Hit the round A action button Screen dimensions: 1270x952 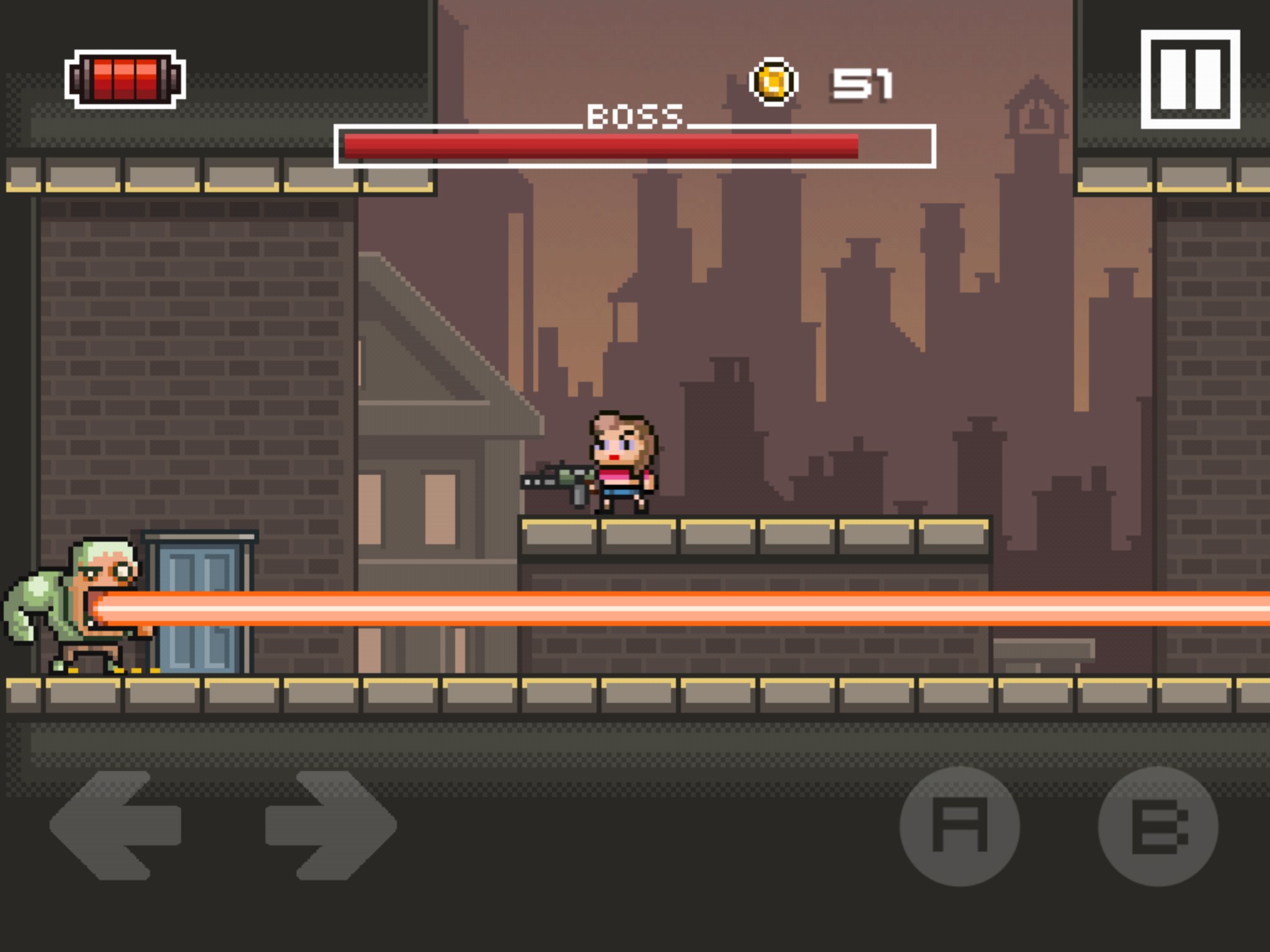pyautogui.click(x=959, y=826)
